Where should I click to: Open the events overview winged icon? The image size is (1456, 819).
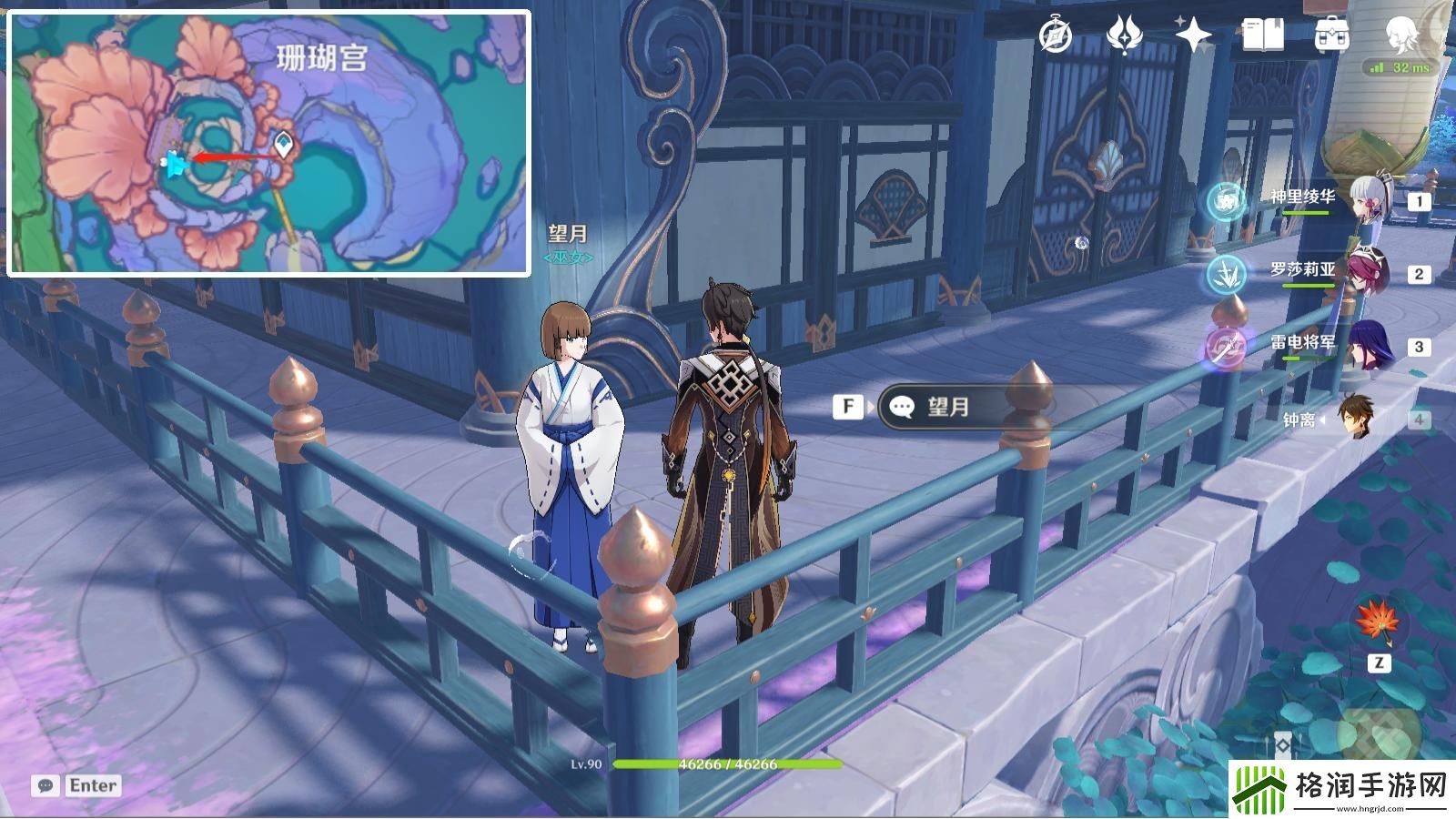pyautogui.click(x=1124, y=36)
